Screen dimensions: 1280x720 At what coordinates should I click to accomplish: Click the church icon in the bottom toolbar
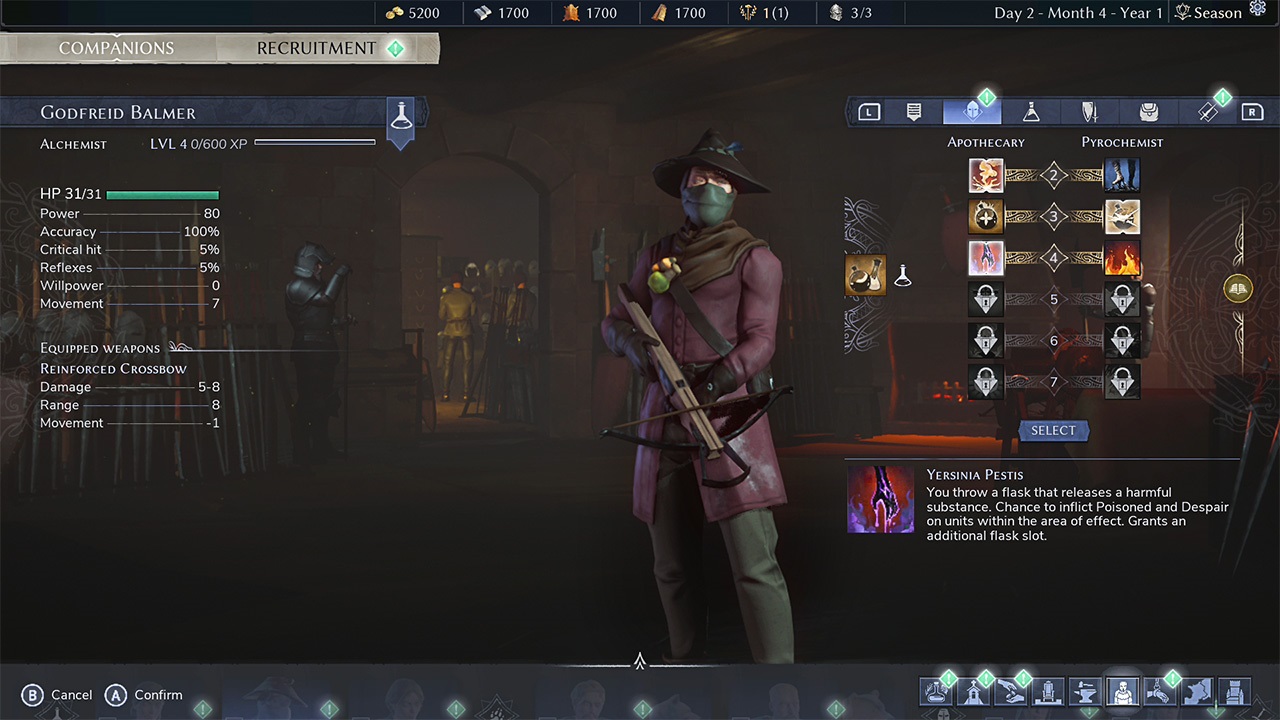pyautogui.click(x=974, y=692)
